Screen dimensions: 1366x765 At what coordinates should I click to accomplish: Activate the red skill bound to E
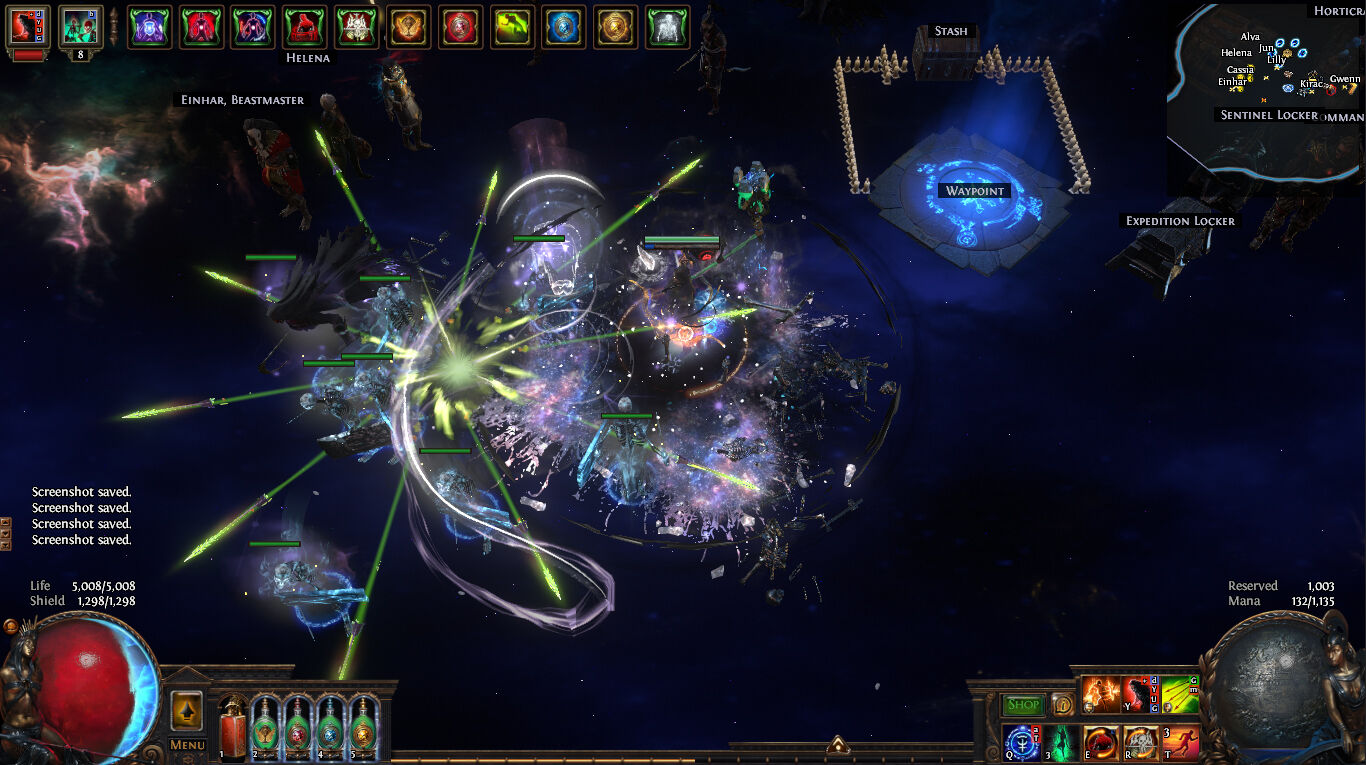[x=1101, y=744]
